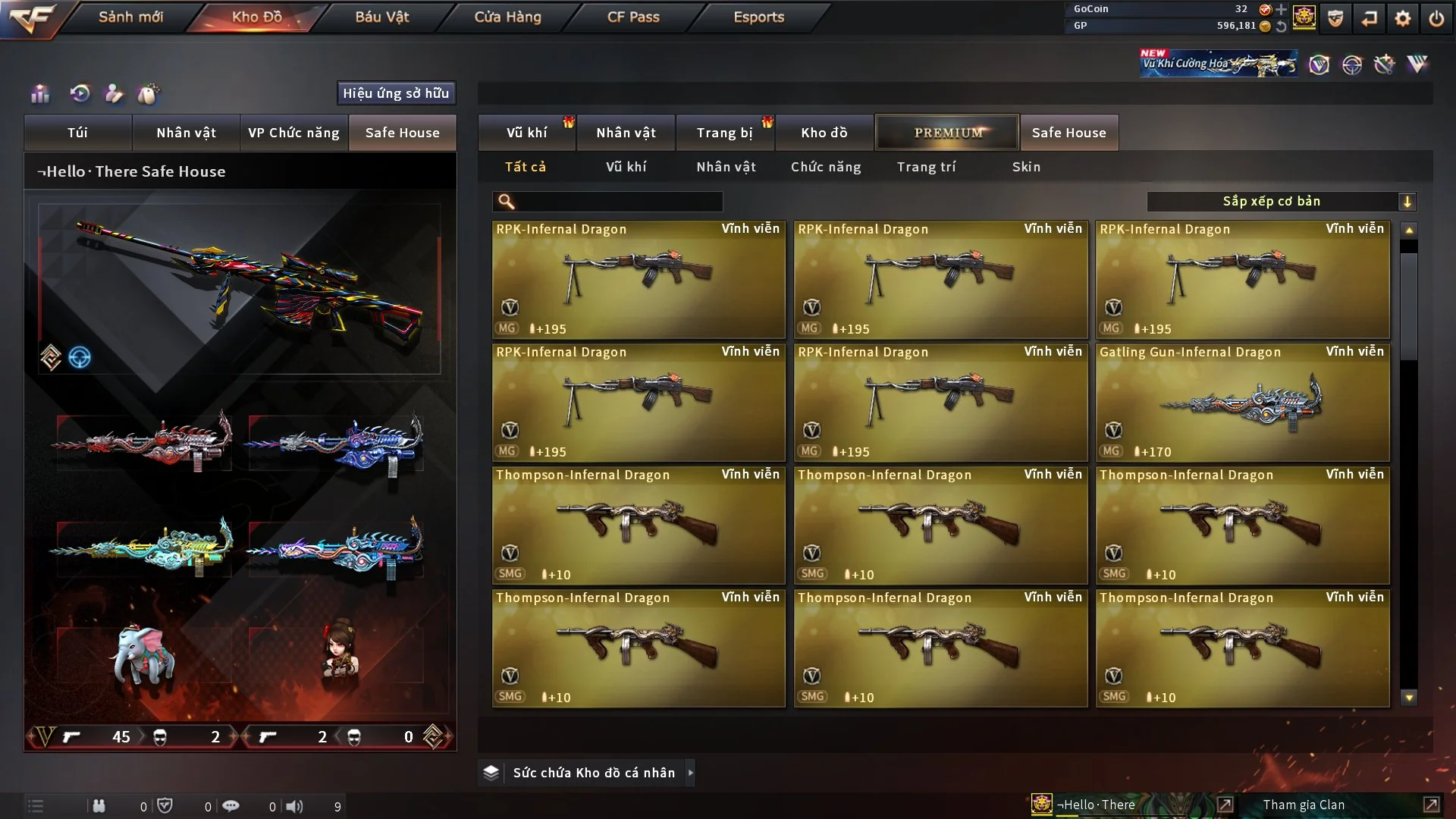The image size is (1456, 819).
Task: Go to the Báu Vật menu
Action: point(381,17)
